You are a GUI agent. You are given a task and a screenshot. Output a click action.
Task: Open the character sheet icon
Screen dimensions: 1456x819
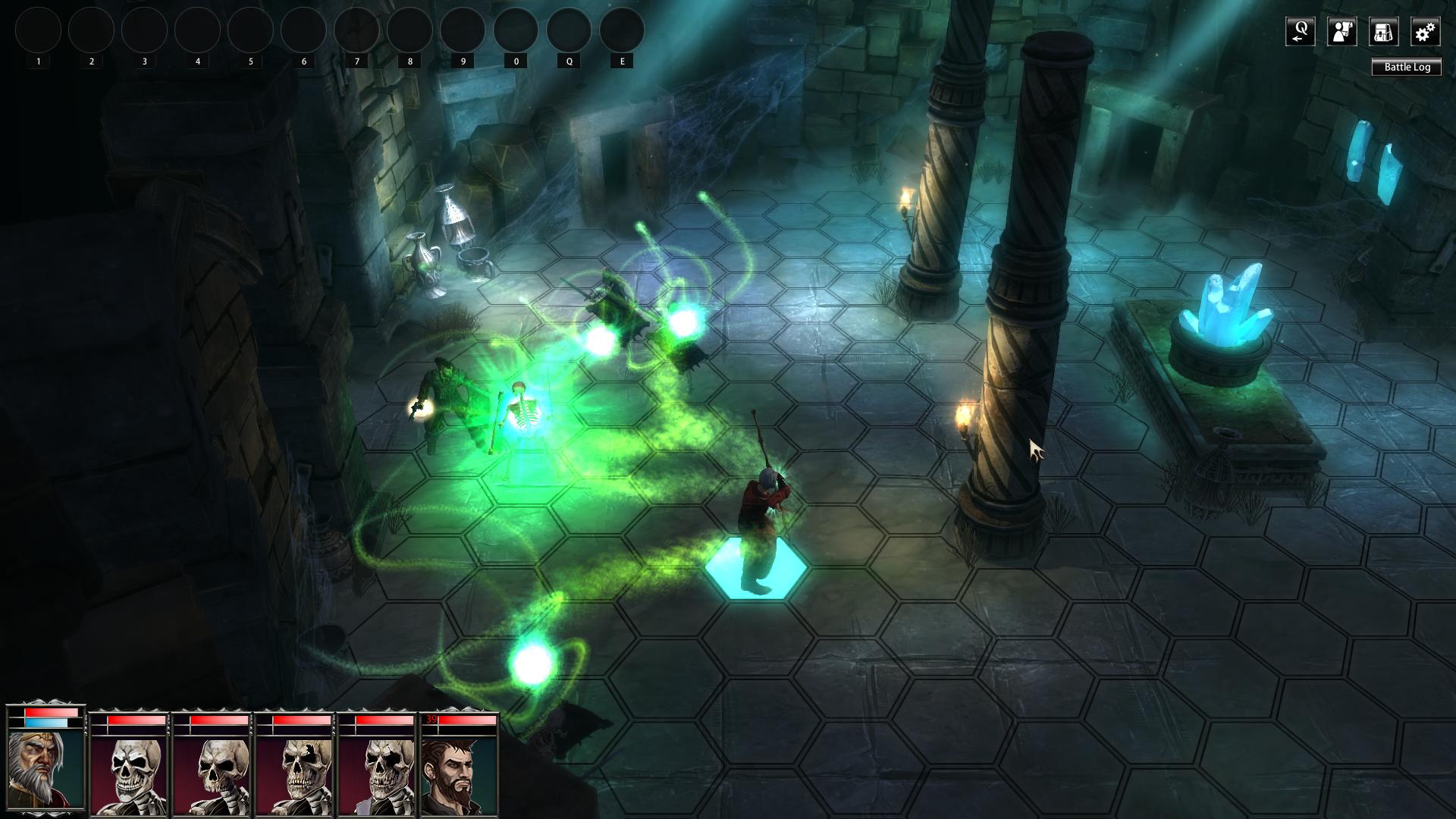click(1341, 32)
